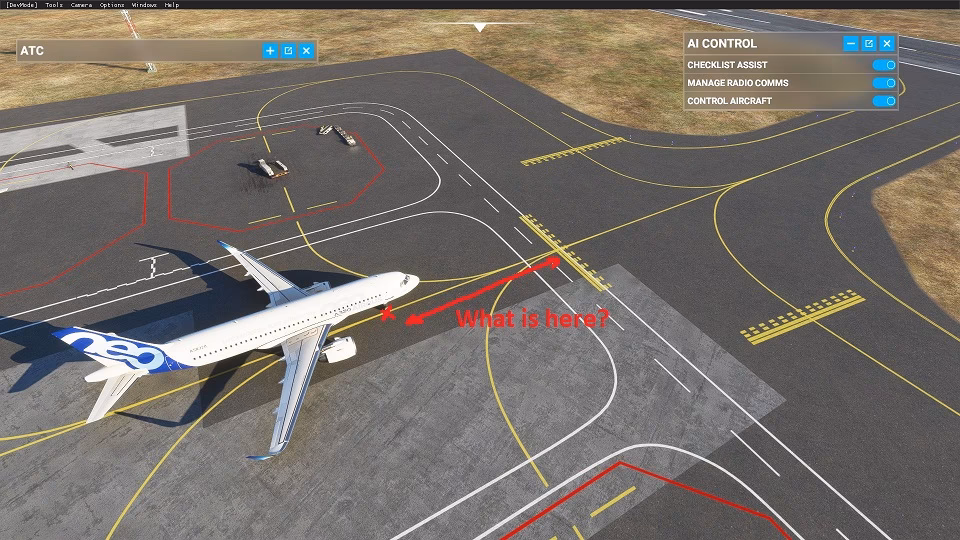Open the Windows menu
The height and width of the screenshot is (540, 960).
(x=144, y=5)
